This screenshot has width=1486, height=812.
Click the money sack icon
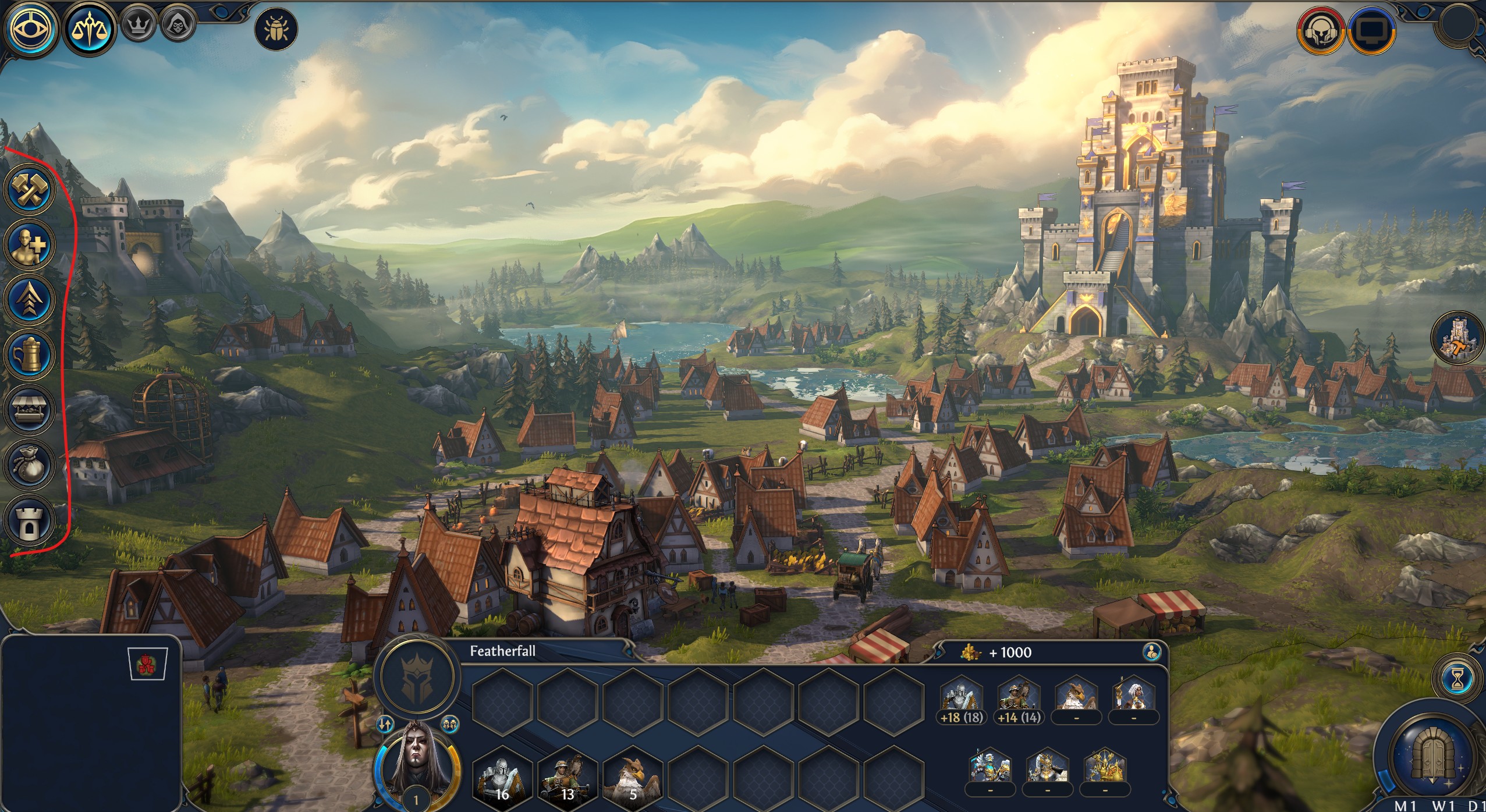pyautogui.click(x=29, y=465)
